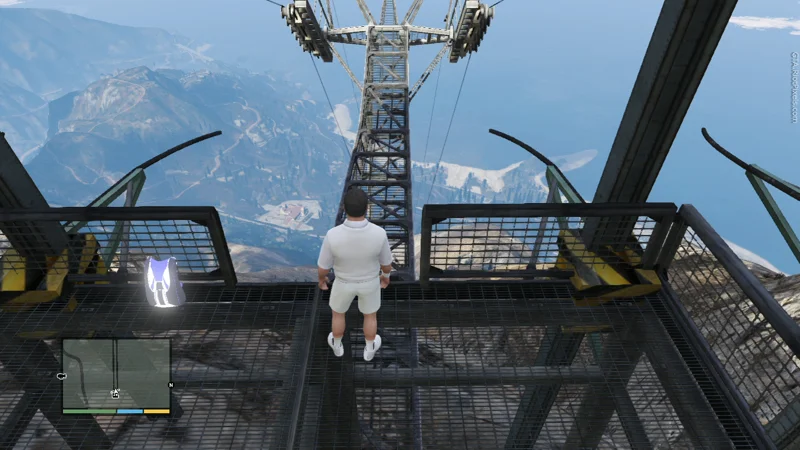Click the minimap in the corner
The width and height of the screenshot is (800, 450).
pyautogui.click(x=116, y=375)
